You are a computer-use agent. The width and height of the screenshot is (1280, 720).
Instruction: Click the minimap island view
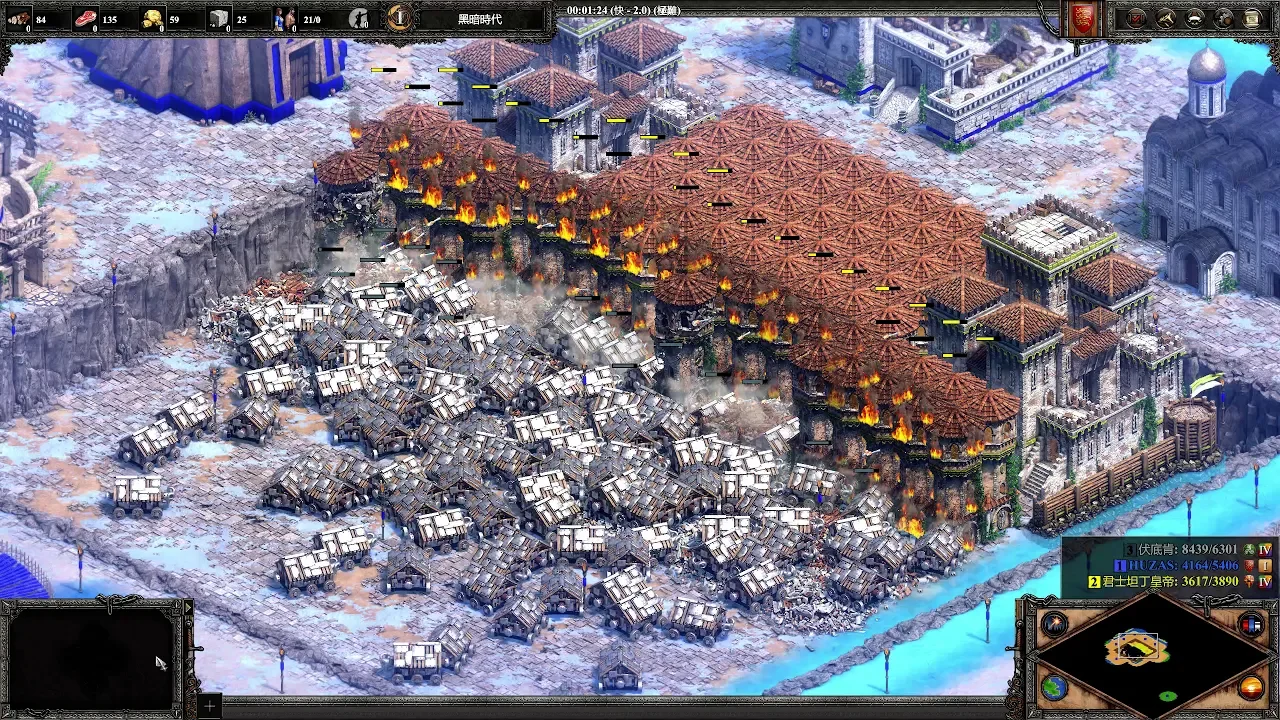tap(1137, 649)
